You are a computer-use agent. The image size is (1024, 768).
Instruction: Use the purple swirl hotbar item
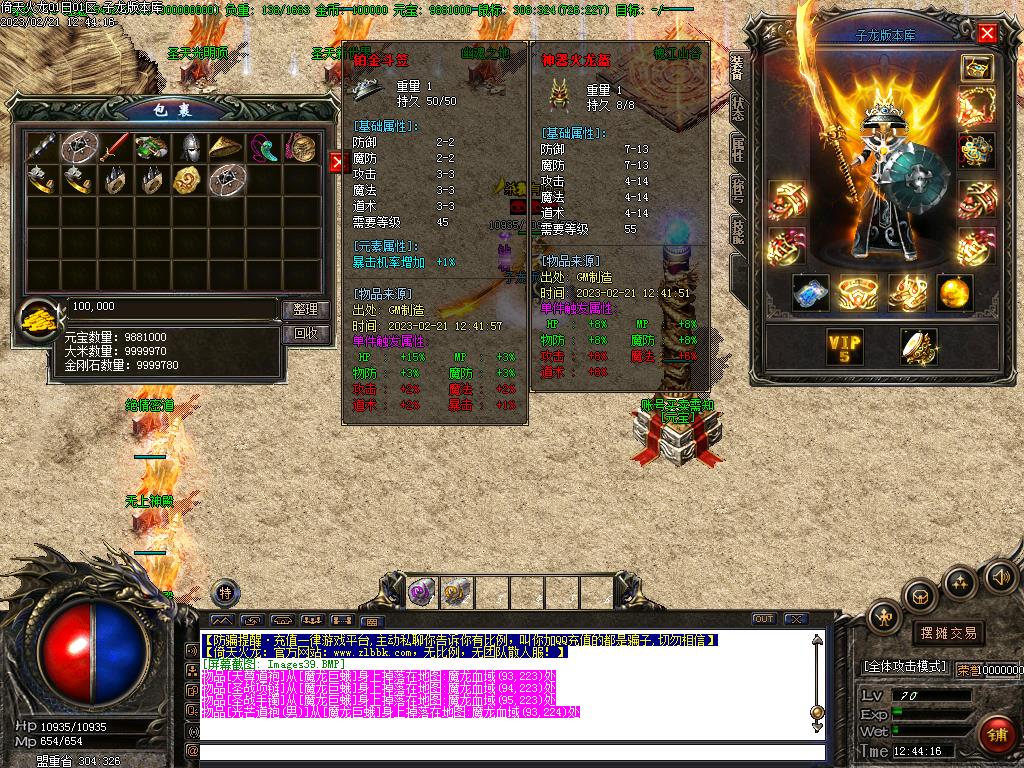(421, 591)
